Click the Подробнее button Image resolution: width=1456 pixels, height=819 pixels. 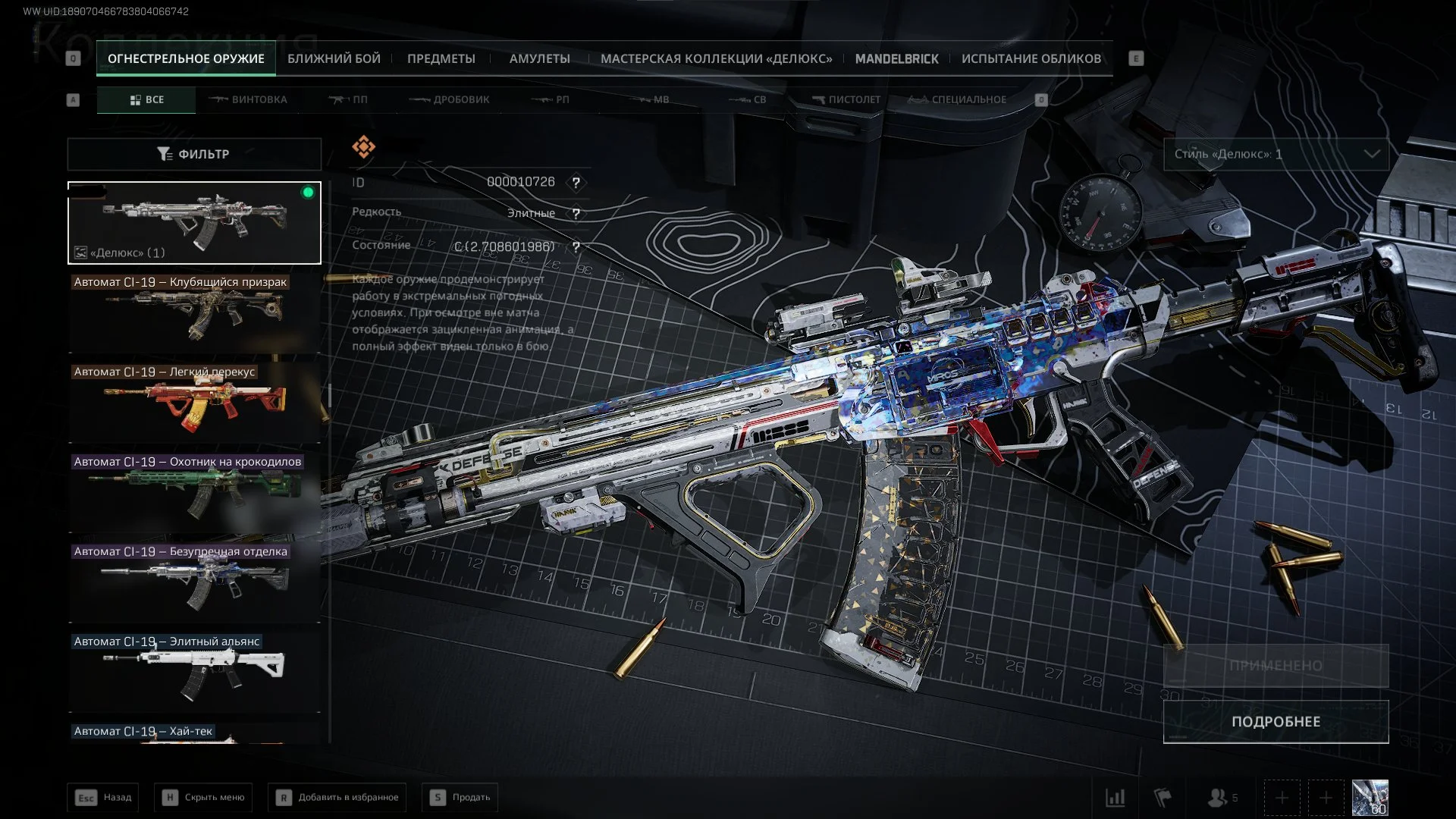pyautogui.click(x=1276, y=721)
